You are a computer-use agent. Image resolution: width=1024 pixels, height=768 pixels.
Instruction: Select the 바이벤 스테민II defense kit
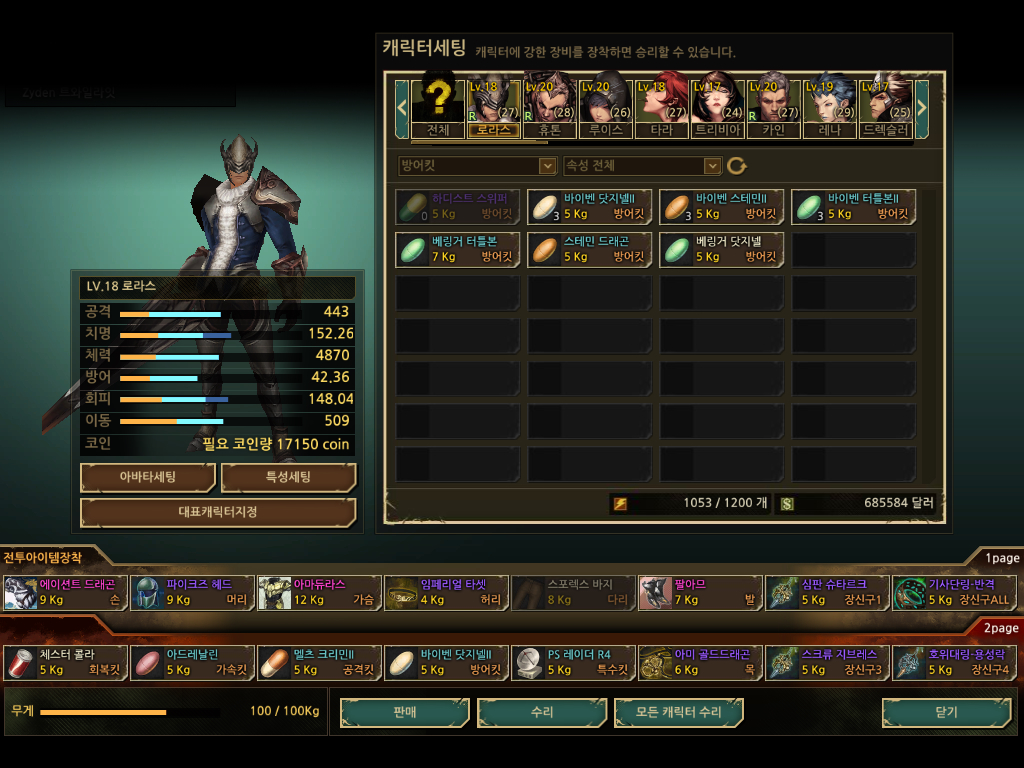pyautogui.click(x=721, y=206)
